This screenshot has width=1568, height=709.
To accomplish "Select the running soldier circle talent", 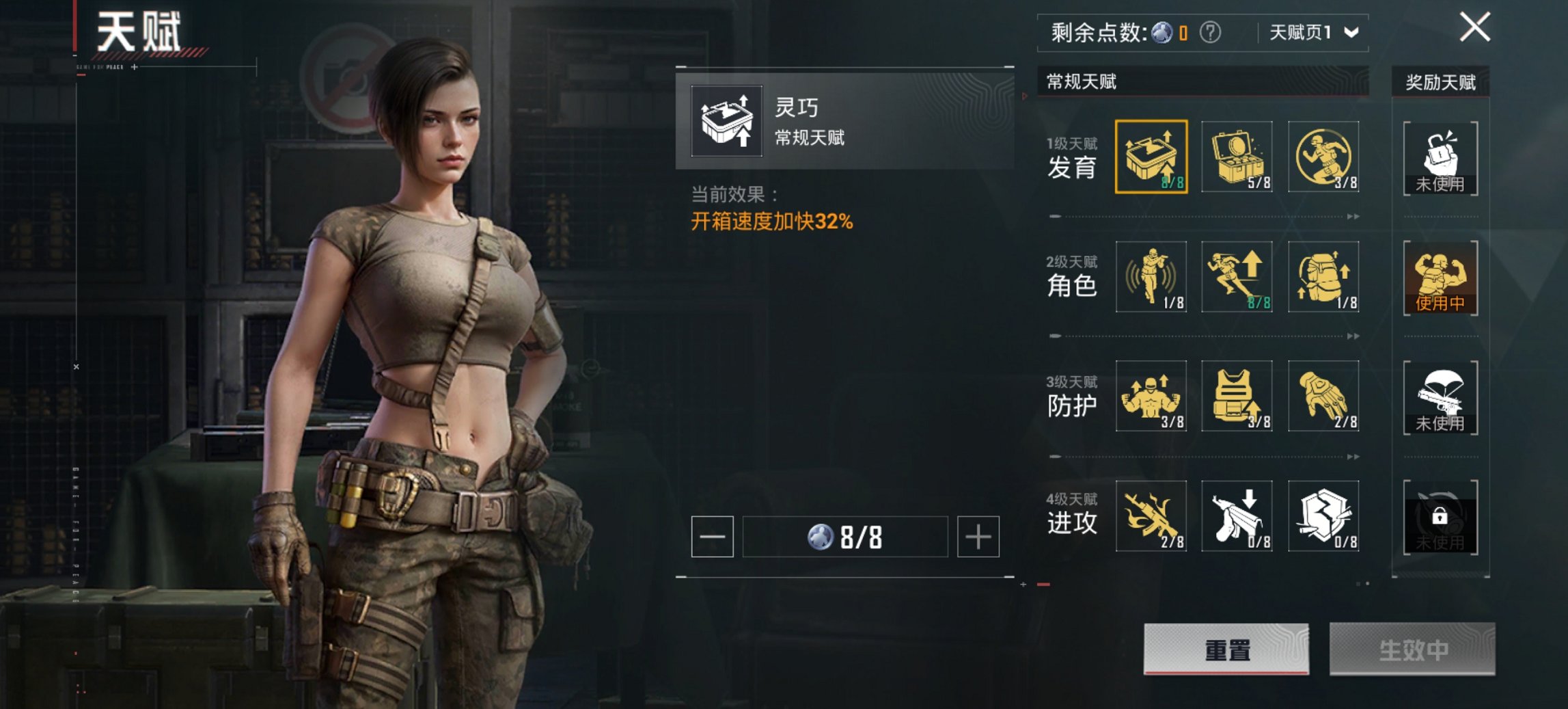I will tap(1323, 157).
